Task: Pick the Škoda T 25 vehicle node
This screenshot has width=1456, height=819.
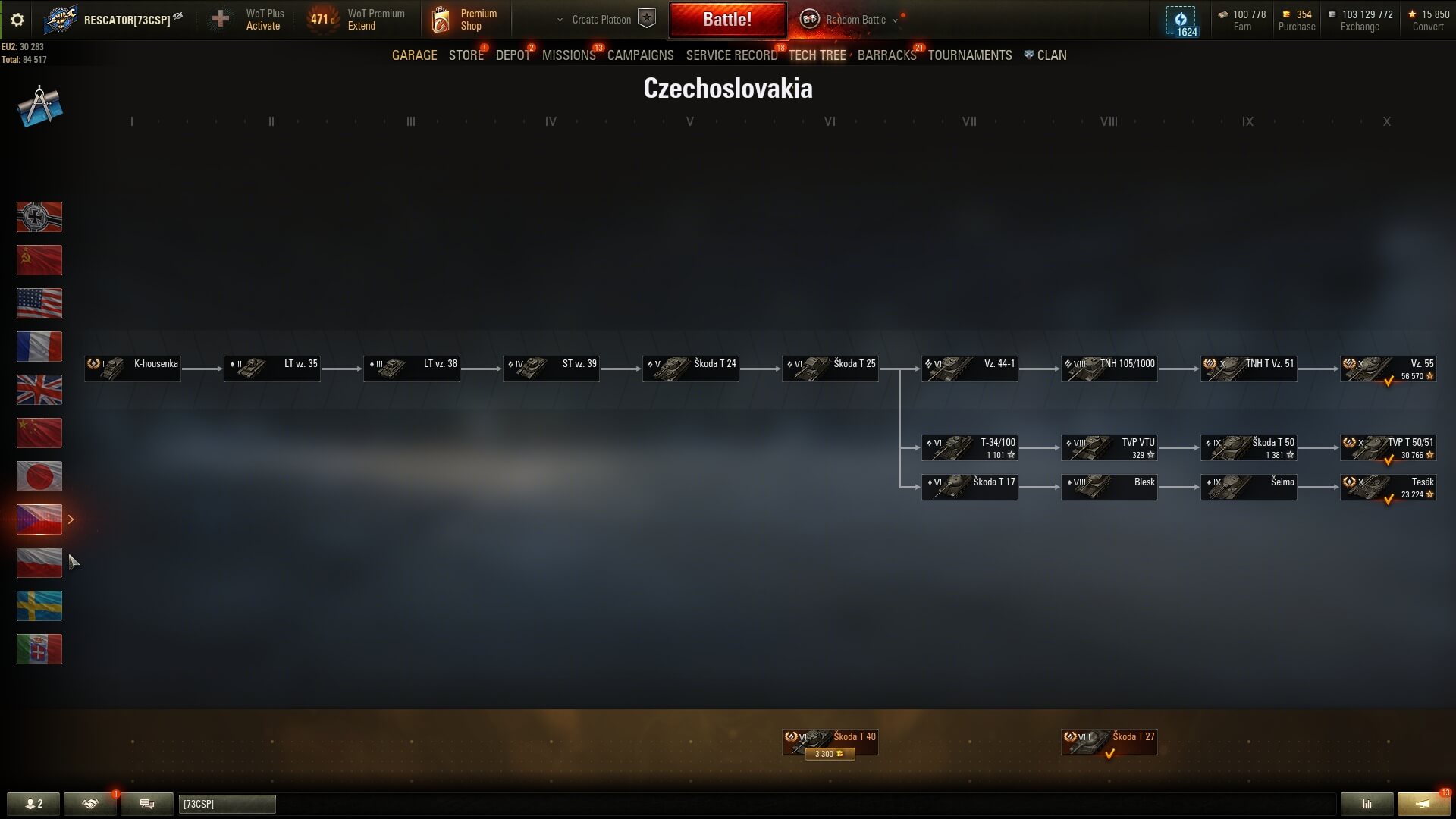Action: click(x=830, y=369)
